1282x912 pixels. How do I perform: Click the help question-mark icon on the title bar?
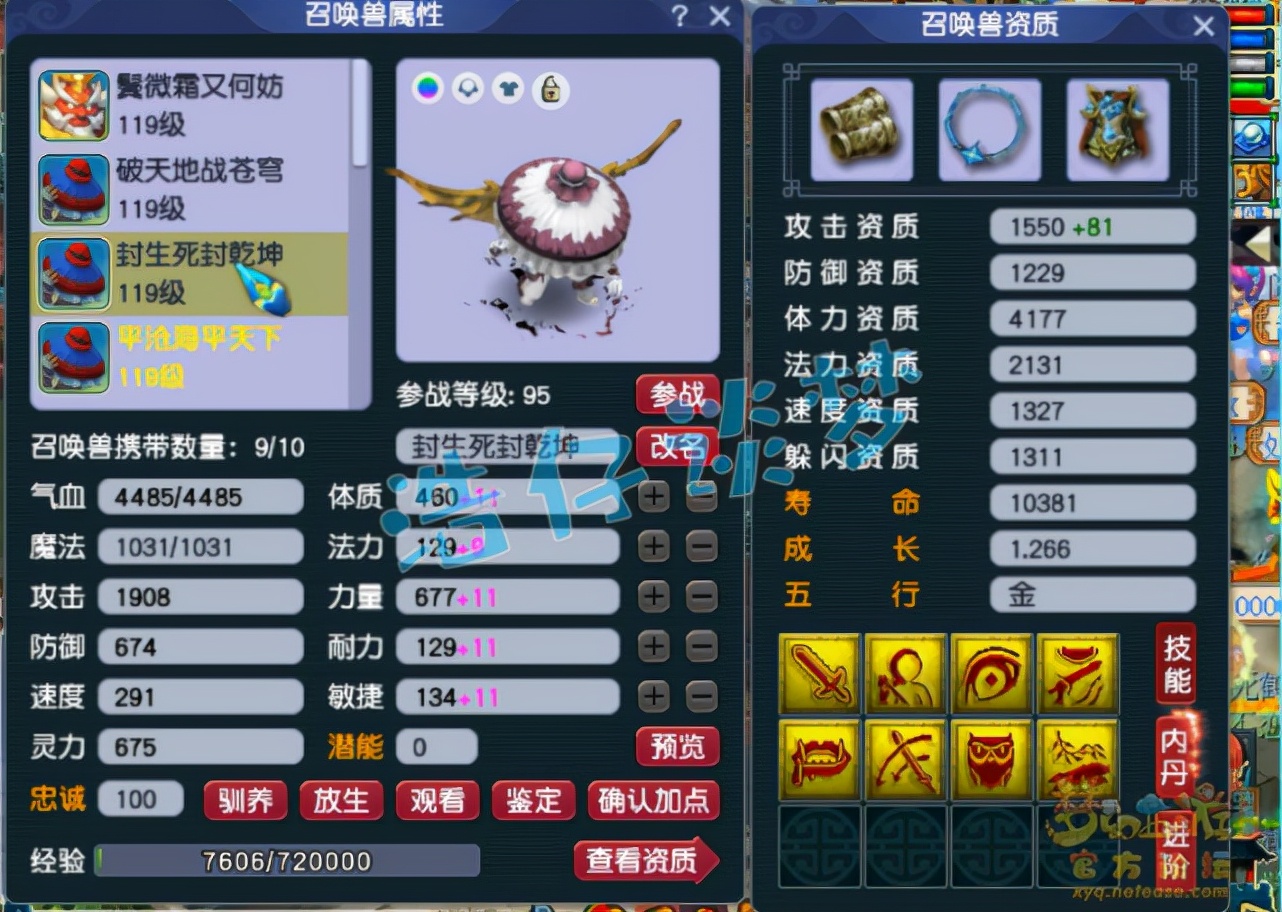pyautogui.click(x=681, y=16)
